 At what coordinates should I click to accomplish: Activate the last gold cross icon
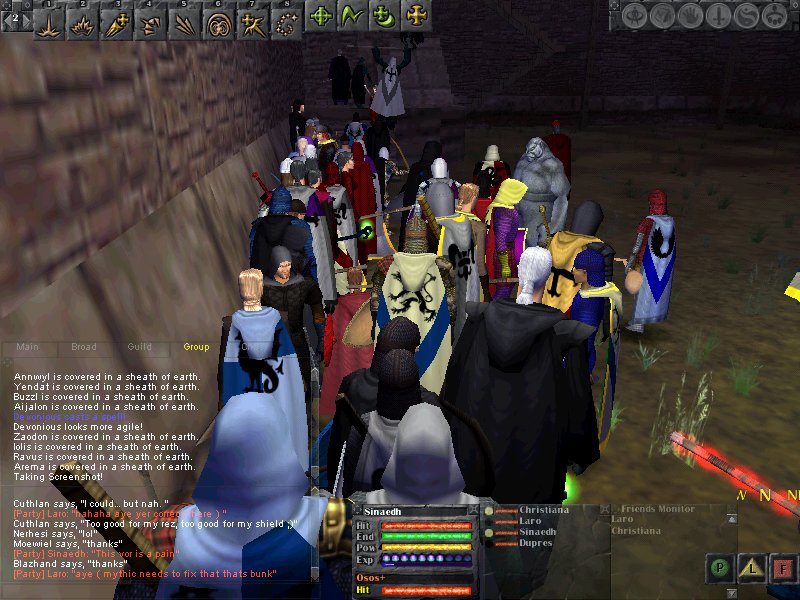[415, 16]
